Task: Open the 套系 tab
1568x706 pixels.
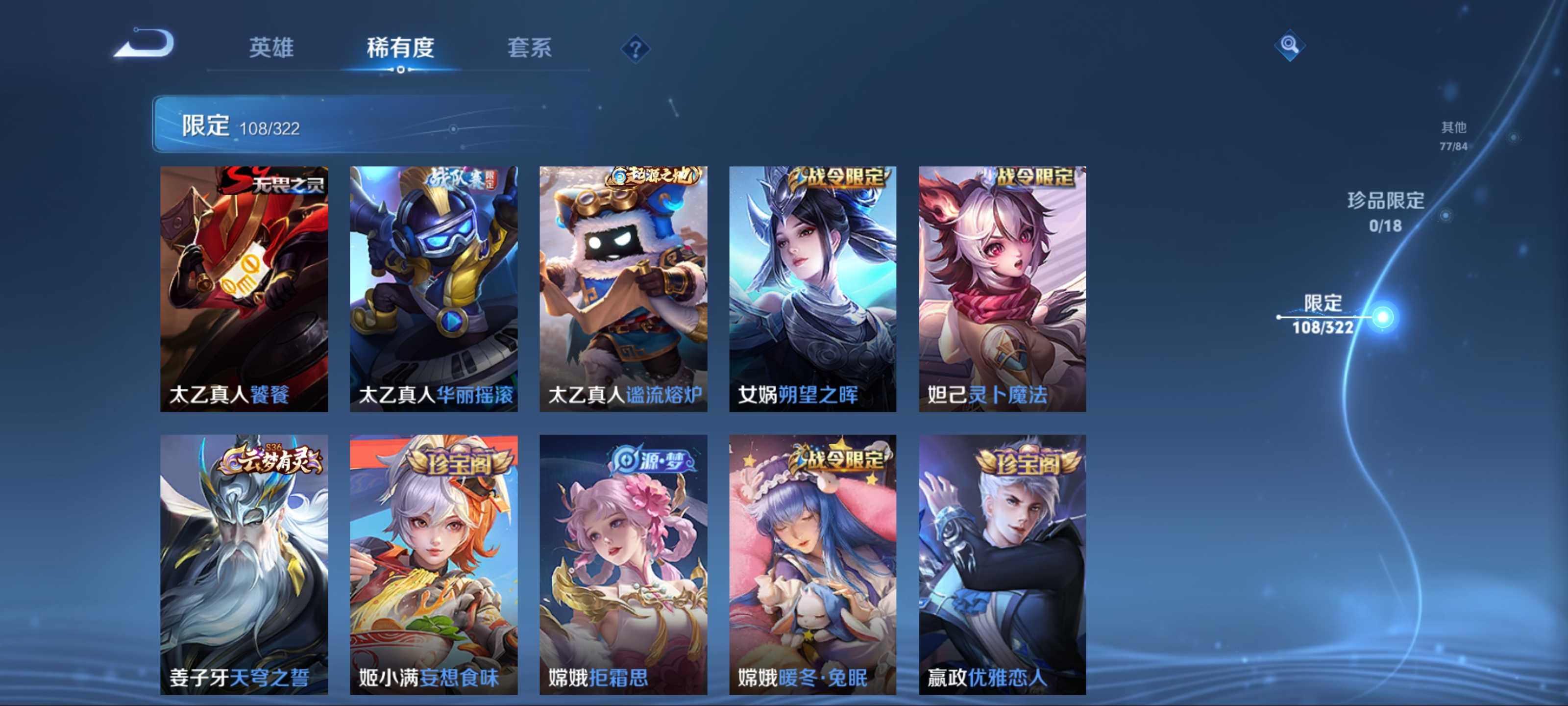Action: [x=529, y=48]
